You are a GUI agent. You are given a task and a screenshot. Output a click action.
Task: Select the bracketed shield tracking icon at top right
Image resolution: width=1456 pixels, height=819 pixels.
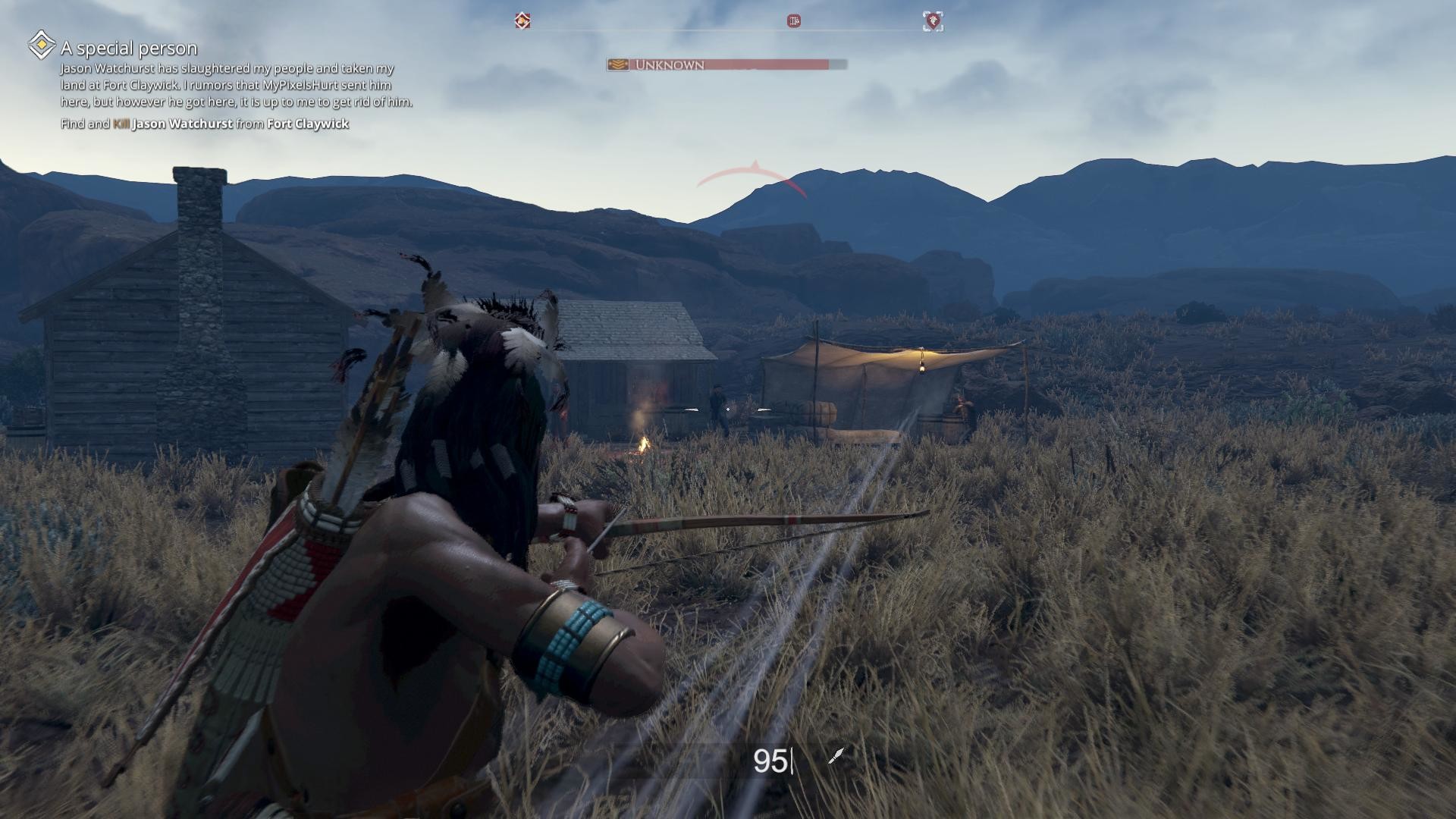tap(933, 21)
